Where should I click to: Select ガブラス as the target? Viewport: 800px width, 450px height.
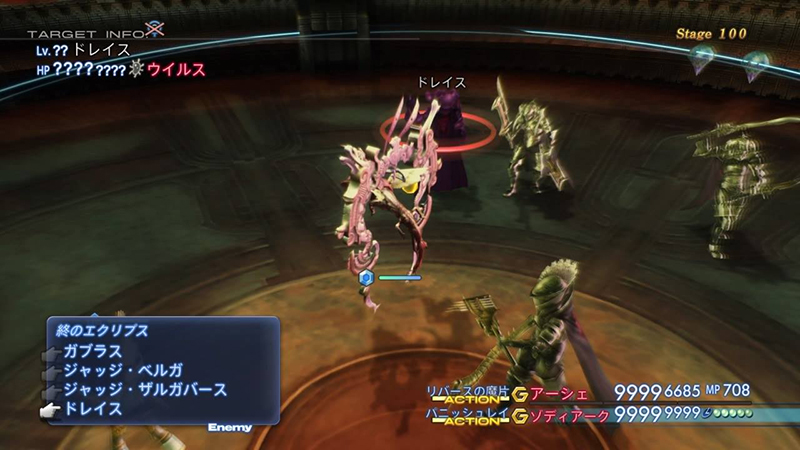click(x=93, y=352)
